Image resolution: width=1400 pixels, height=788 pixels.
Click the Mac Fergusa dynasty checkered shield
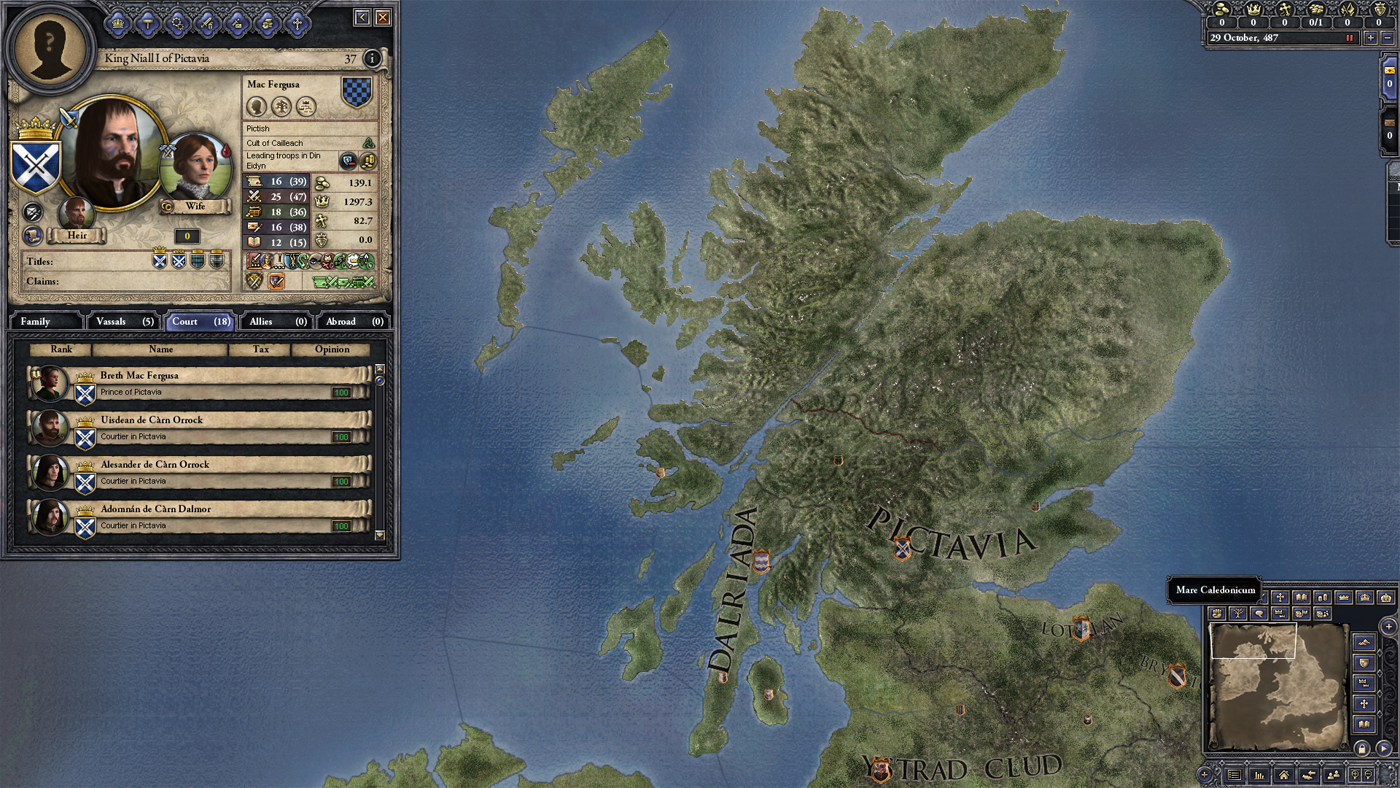tap(357, 93)
